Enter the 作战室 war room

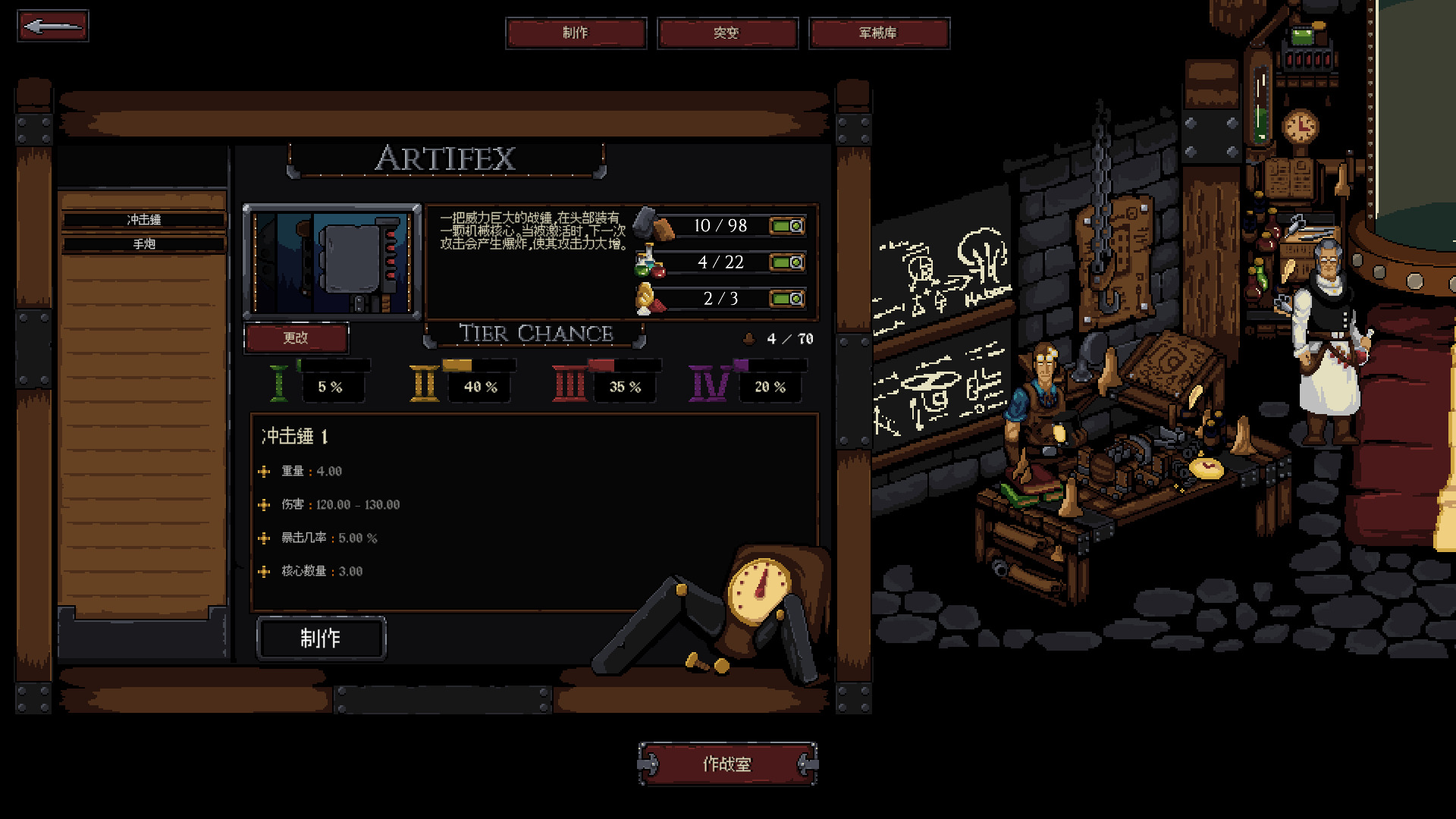click(726, 764)
